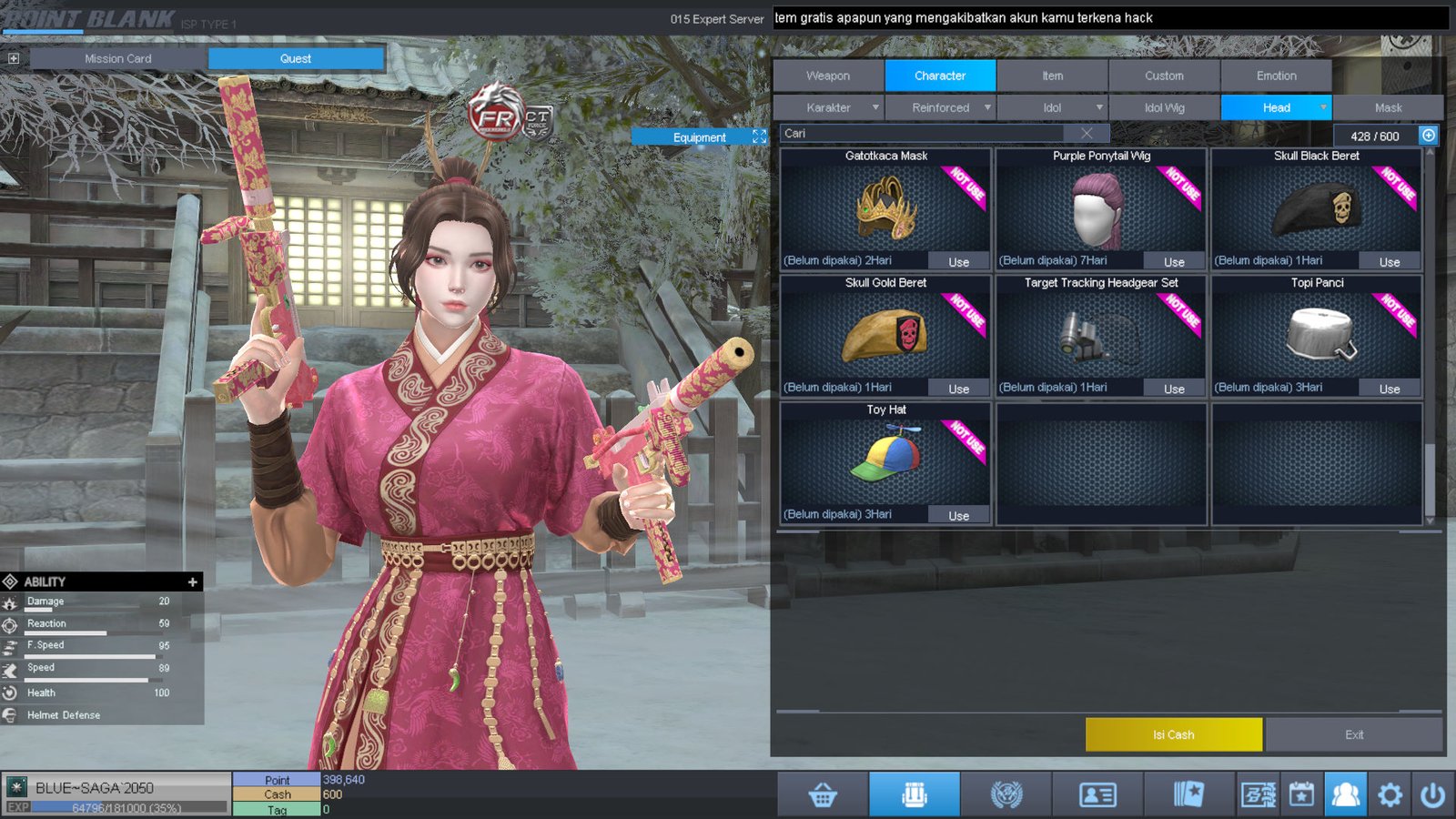Screen dimensions: 1456x819
Task: Open the shop basket icon
Action: point(823,795)
